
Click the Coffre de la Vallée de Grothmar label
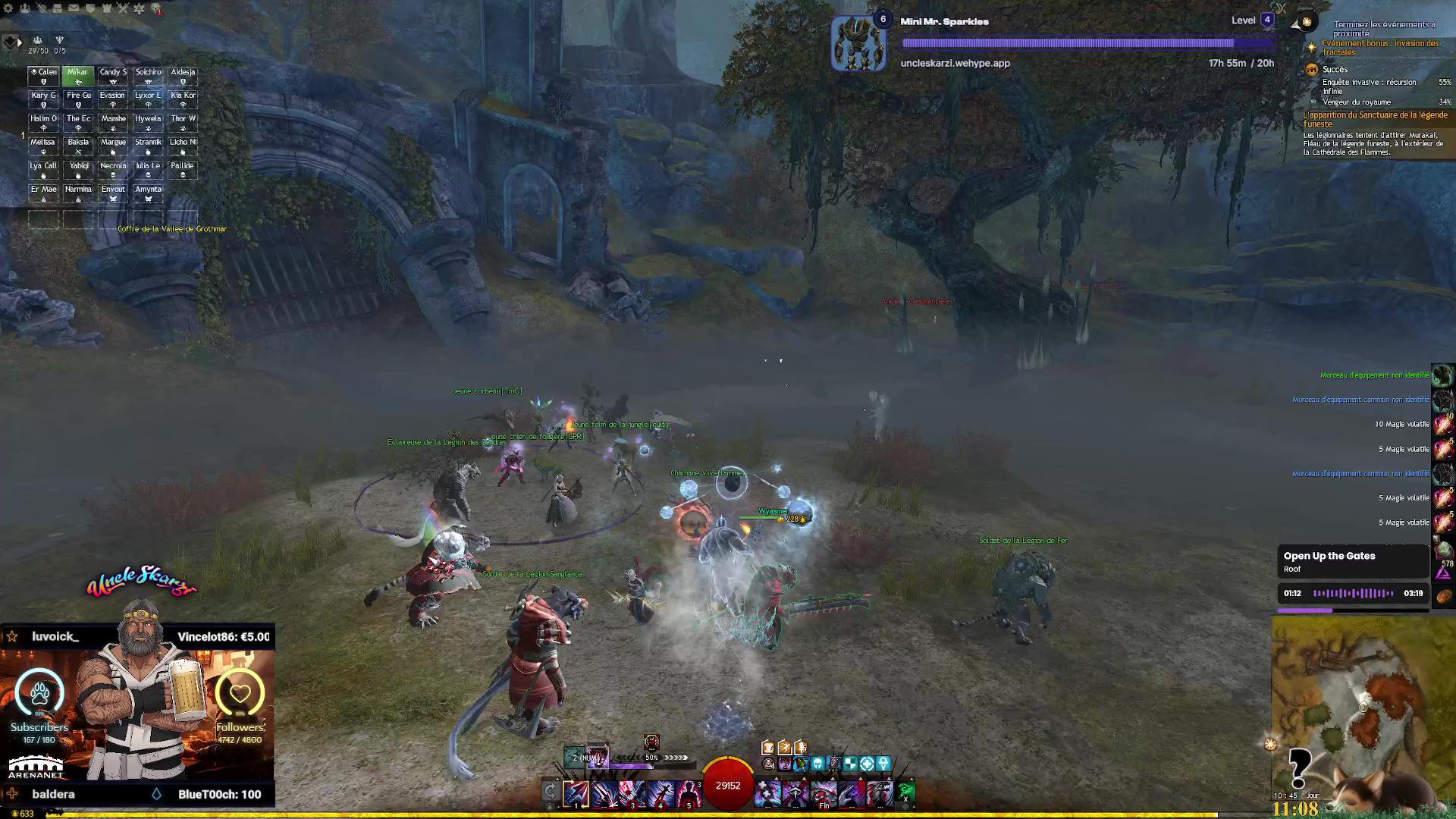pos(172,229)
